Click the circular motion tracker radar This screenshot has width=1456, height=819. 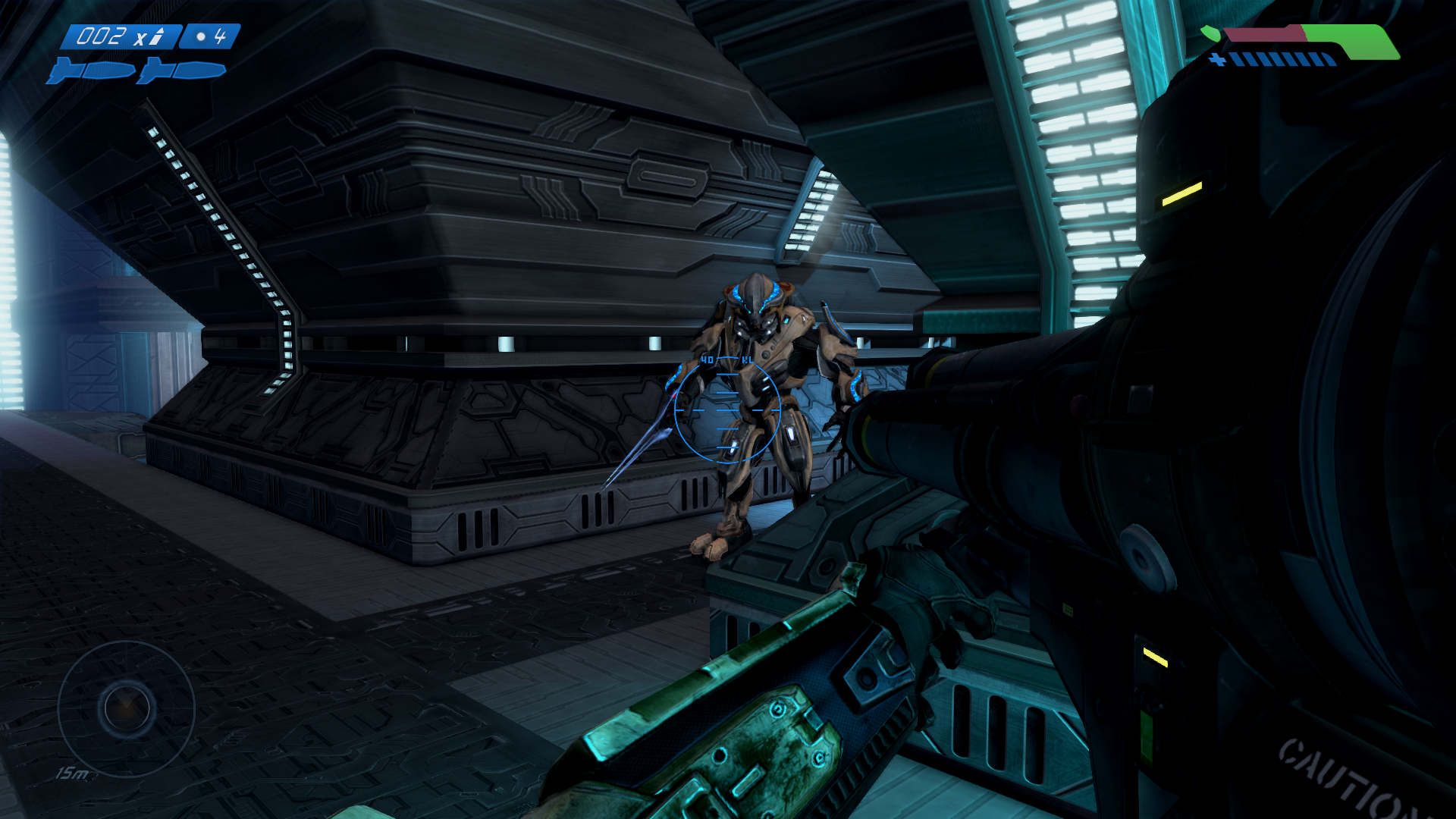pyautogui.click(x=127, y=708)
